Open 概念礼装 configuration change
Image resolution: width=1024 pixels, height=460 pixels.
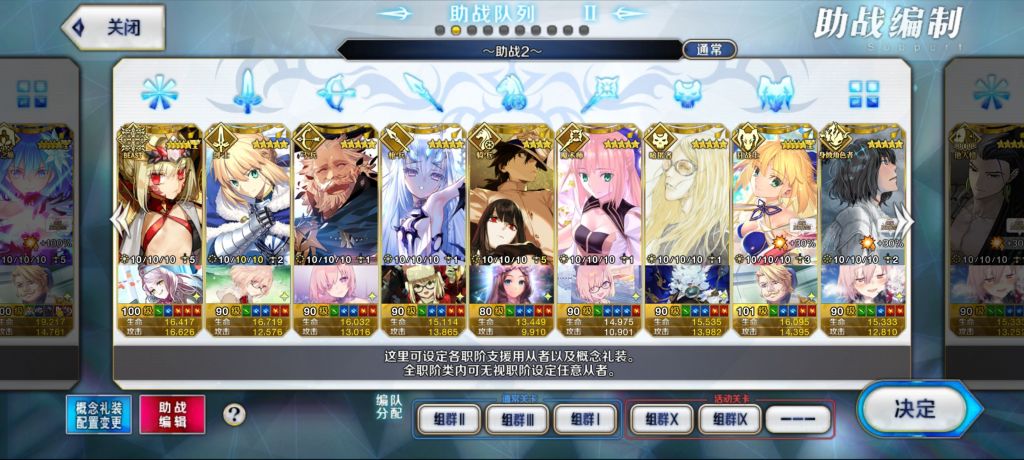tap(99, 414)
